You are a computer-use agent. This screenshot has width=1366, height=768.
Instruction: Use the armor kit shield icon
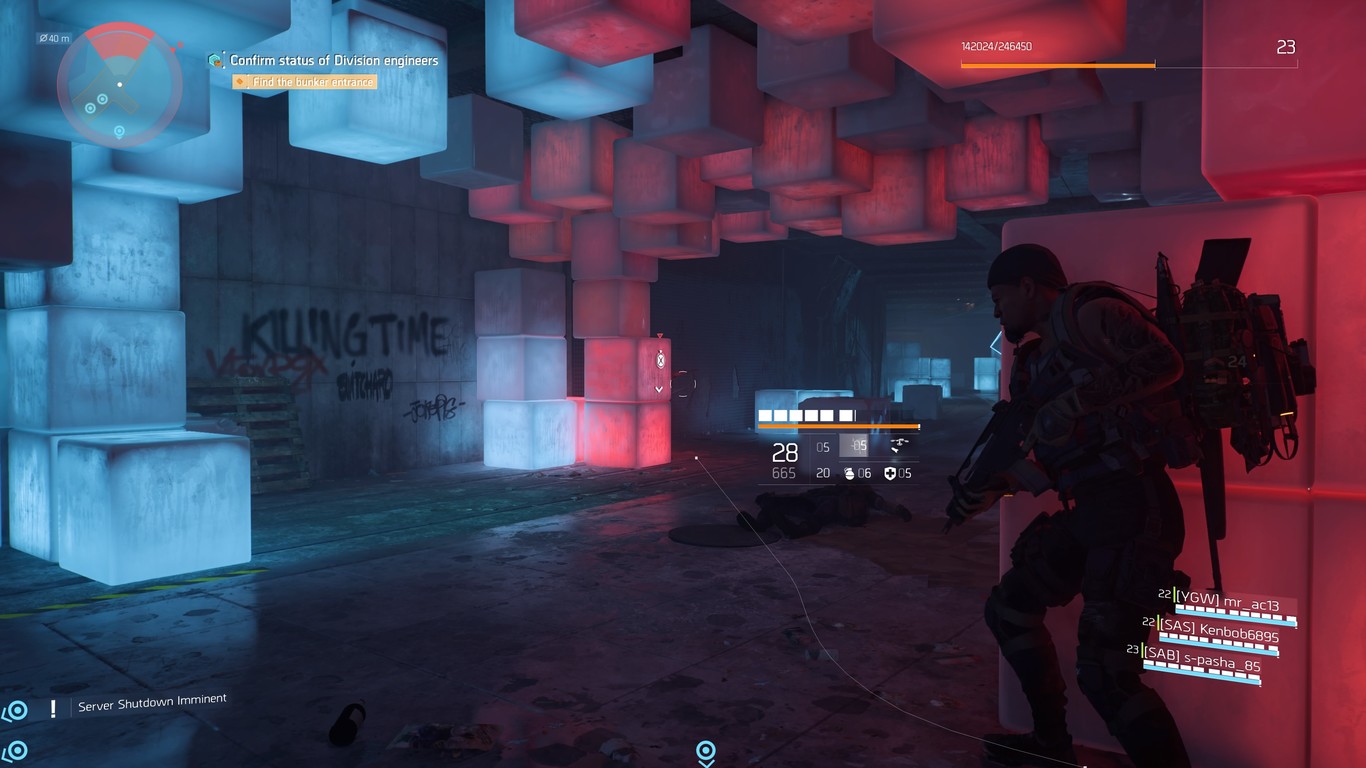tap(890, 473)
